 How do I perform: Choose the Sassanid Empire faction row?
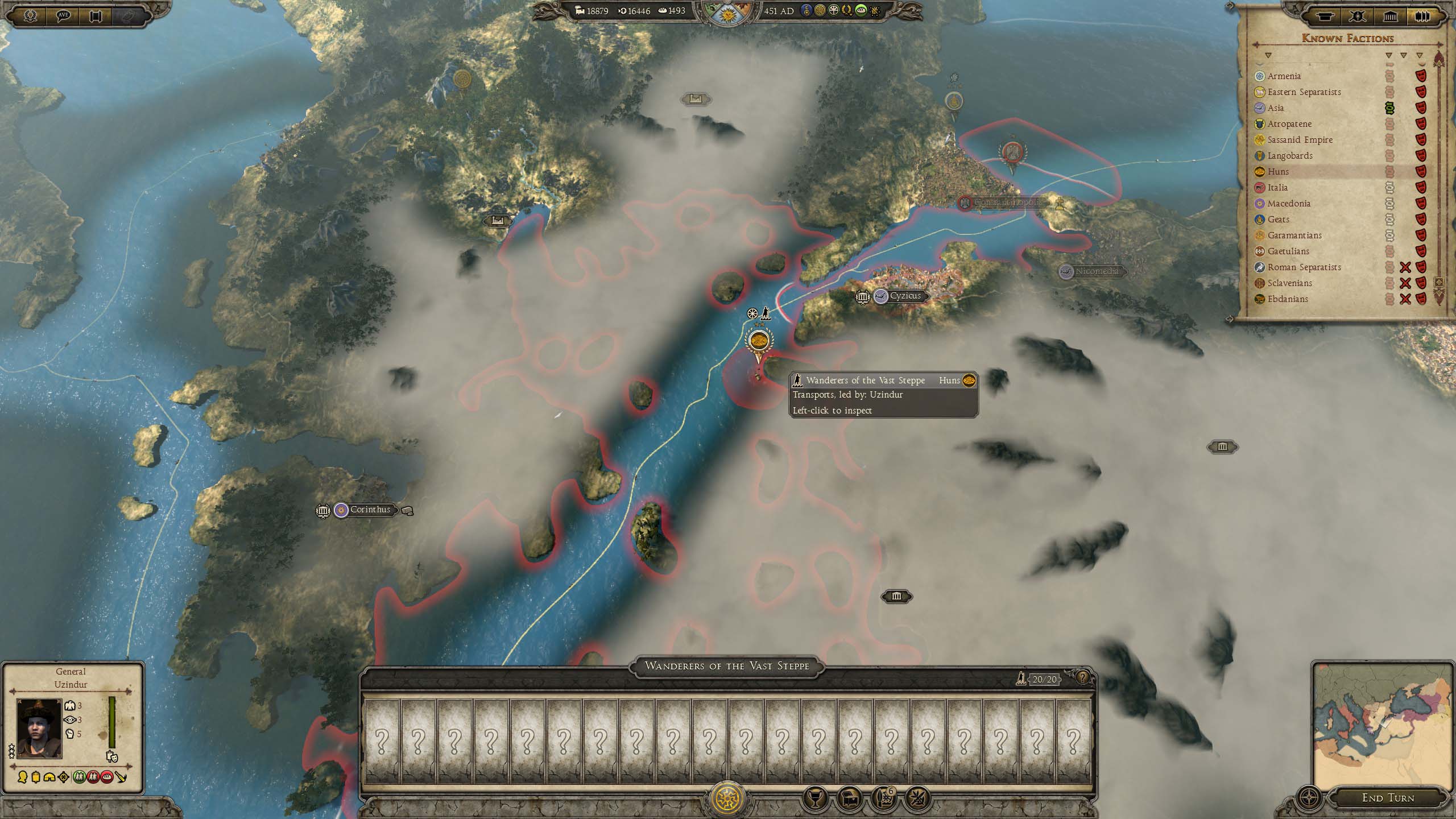[x=1300, y=140]
